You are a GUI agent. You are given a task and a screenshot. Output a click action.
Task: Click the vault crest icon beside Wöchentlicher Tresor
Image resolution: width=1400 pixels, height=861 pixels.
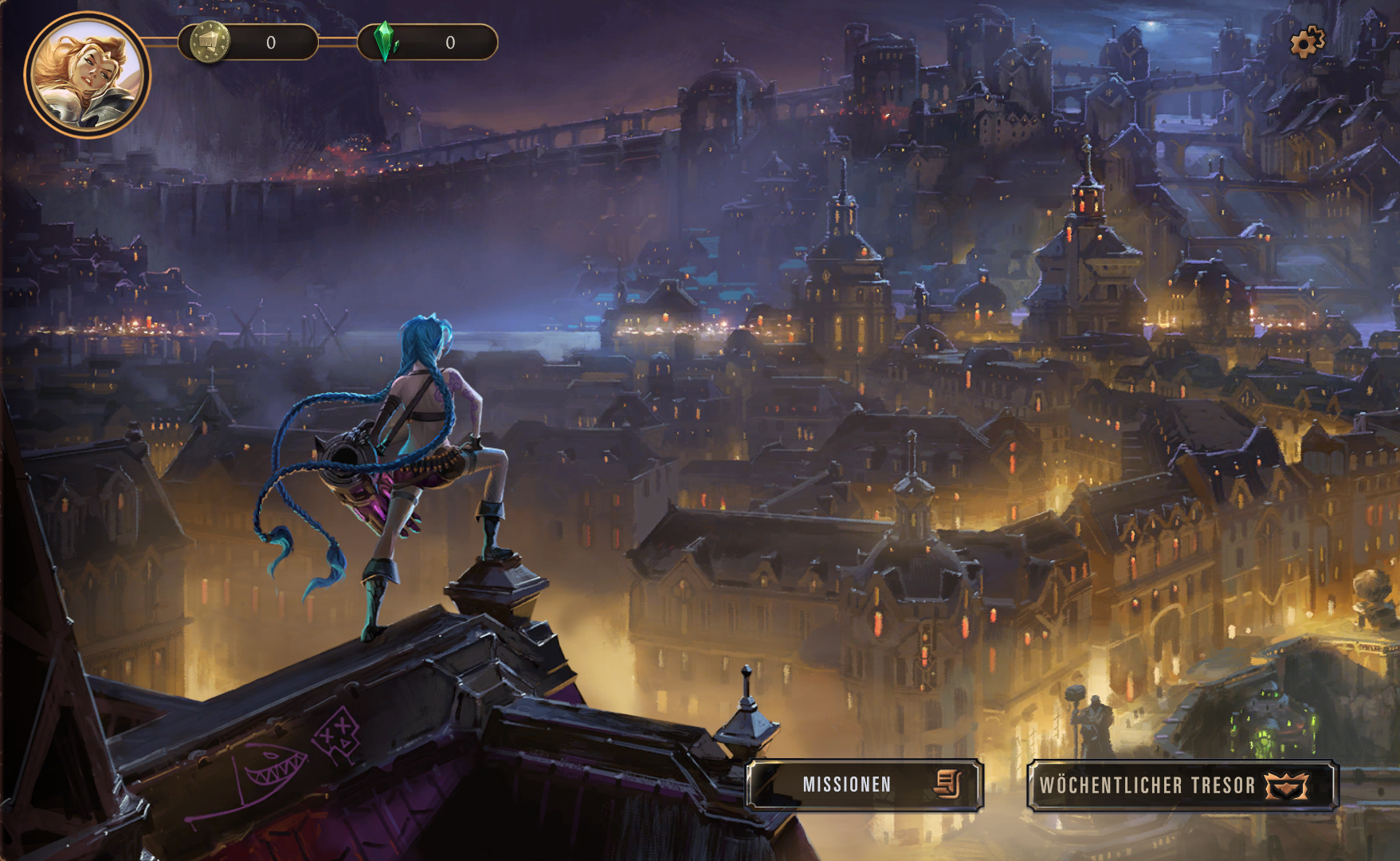[1284, 784]
